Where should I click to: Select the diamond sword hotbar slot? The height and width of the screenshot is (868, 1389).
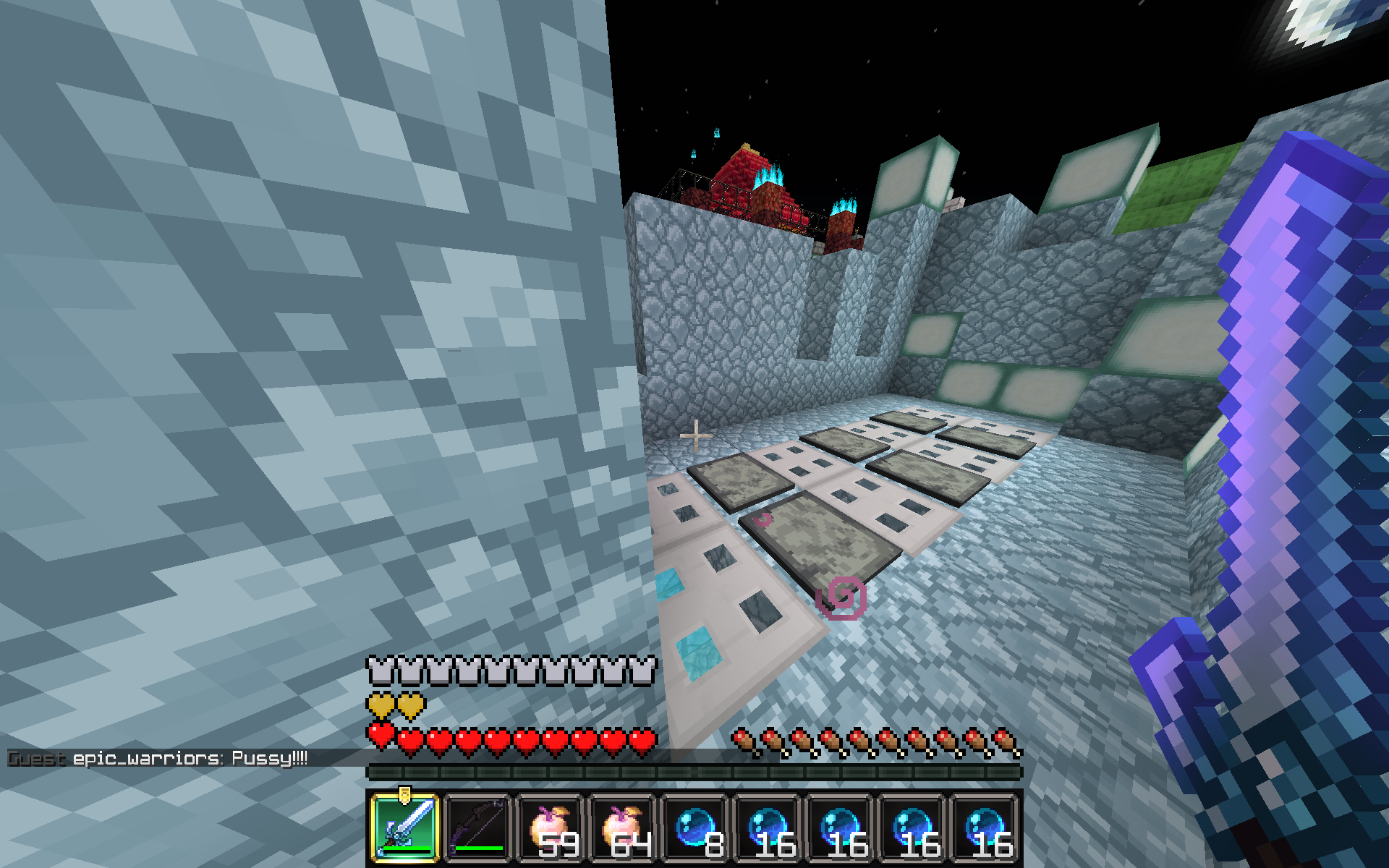[x=405, y=828]
